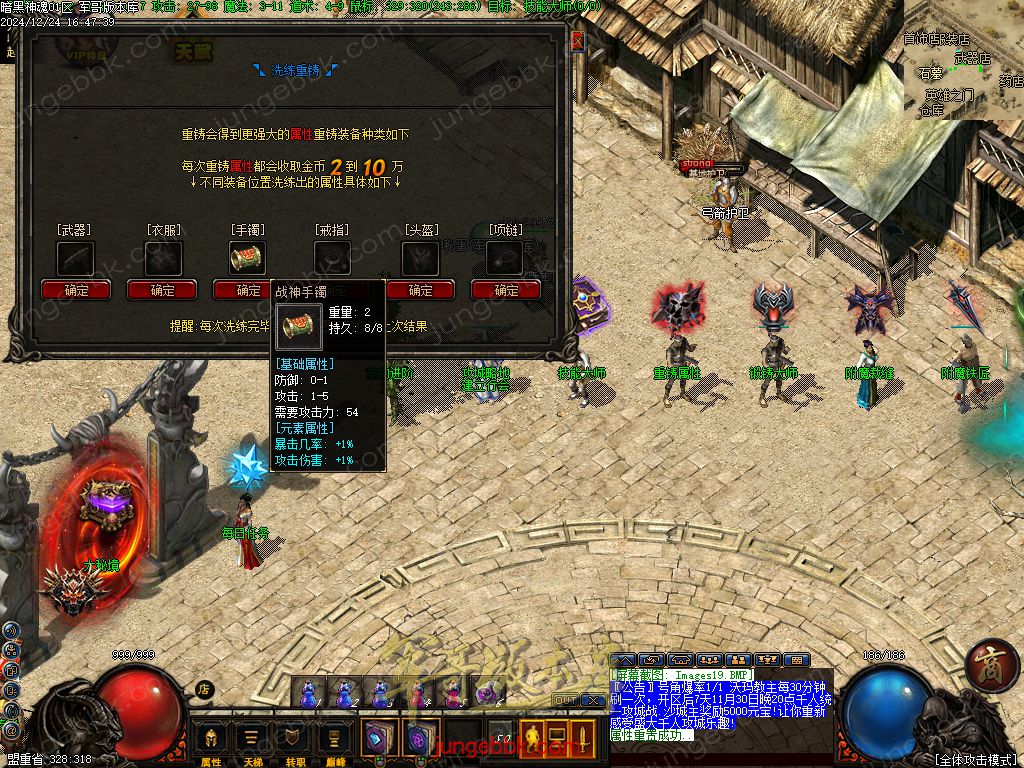
Task: Confirm reforging the 衣服 armor slot
Action: pos(162,290)
